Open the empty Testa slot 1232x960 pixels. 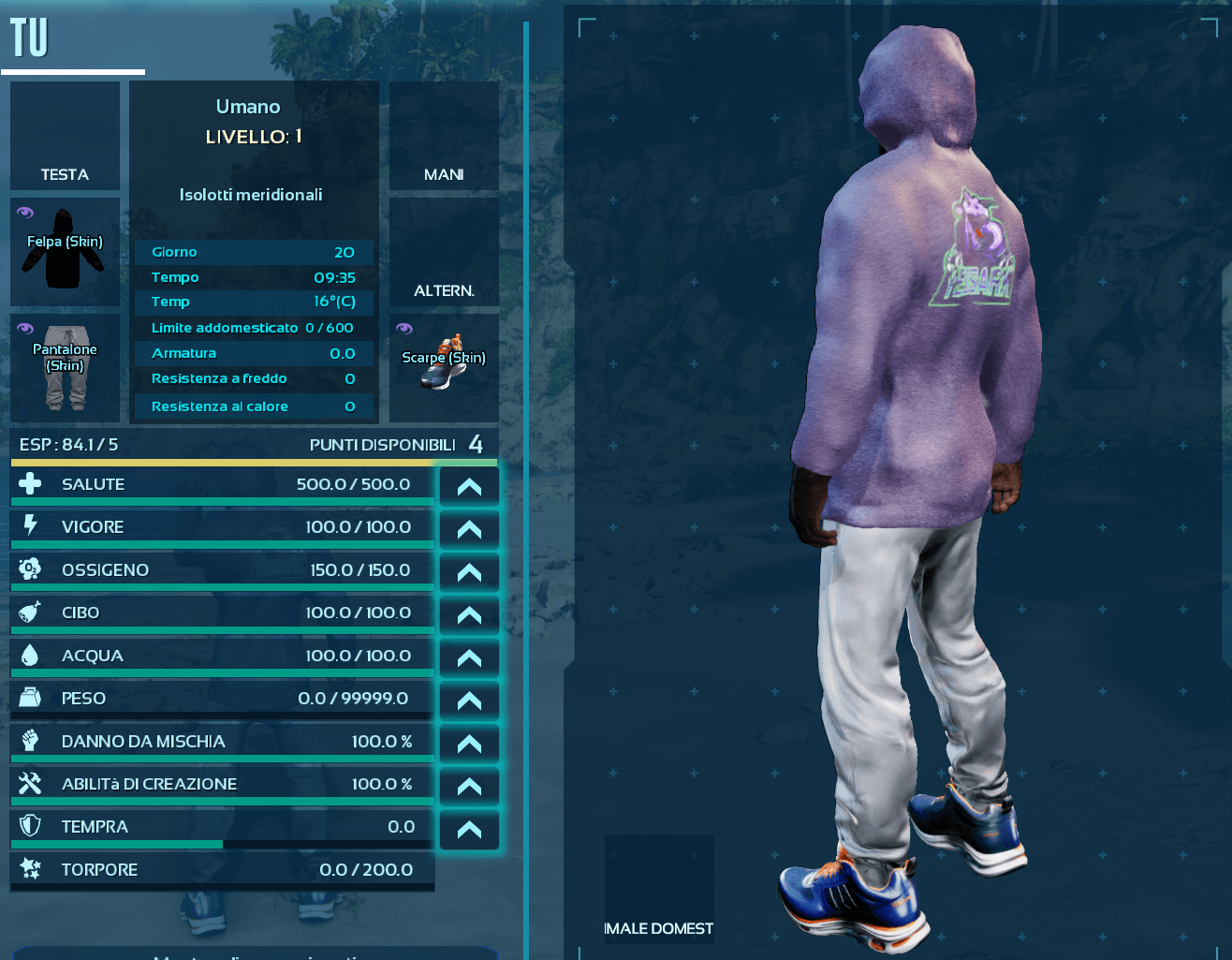[x=65, y=136]
